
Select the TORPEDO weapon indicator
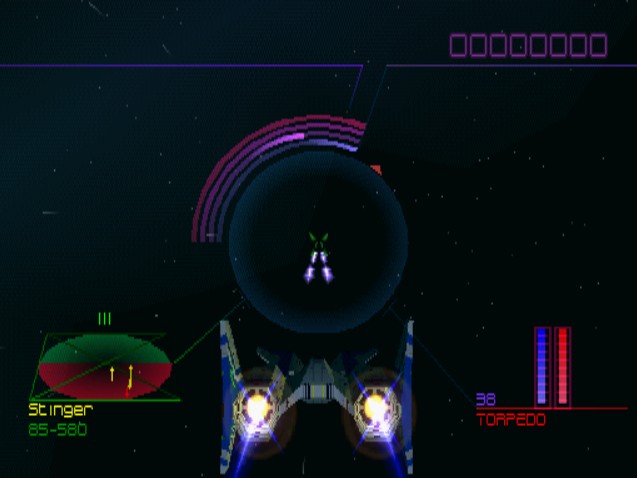point(511,420)
